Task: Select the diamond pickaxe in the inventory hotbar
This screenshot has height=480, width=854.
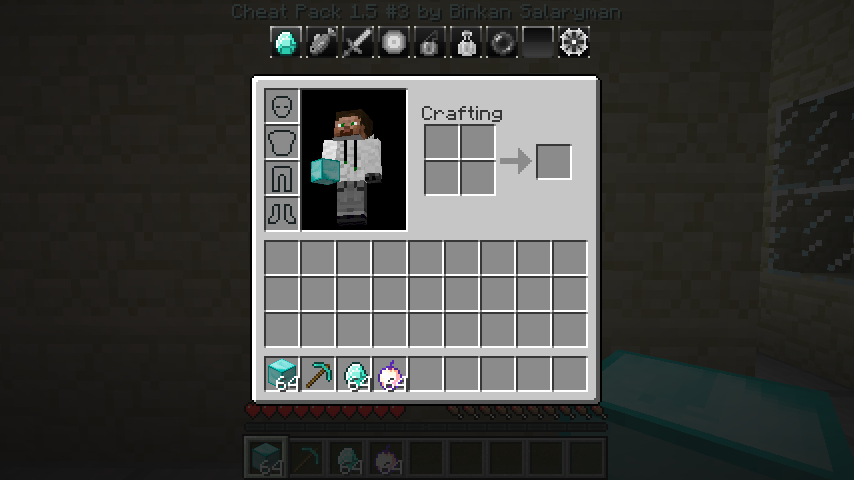Action: click(x=318, y=374)
